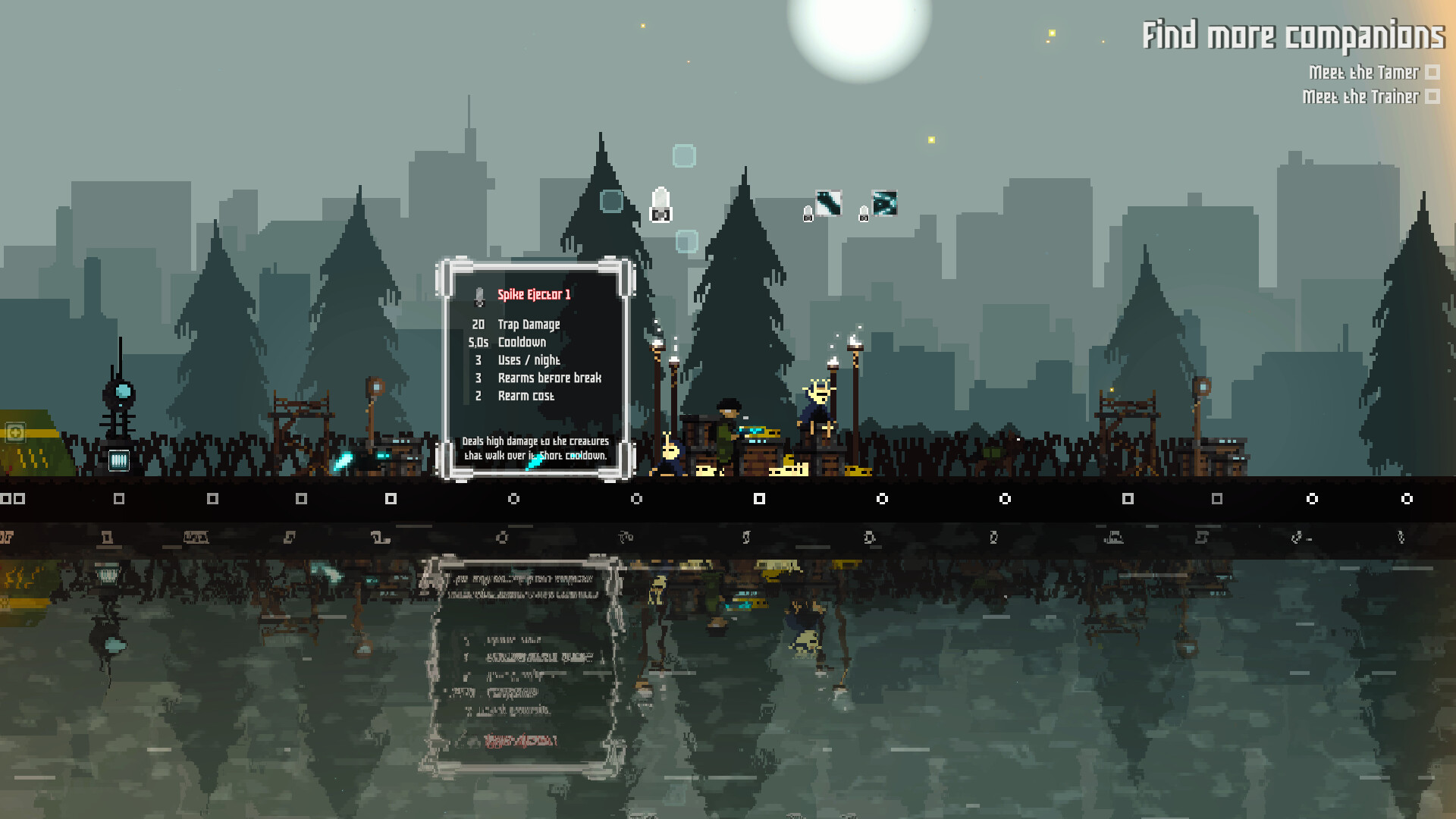This screenshot has height=819, width=1456.
Task: Grab the dark spiked item card in the air
Action: tap(828, 202)
